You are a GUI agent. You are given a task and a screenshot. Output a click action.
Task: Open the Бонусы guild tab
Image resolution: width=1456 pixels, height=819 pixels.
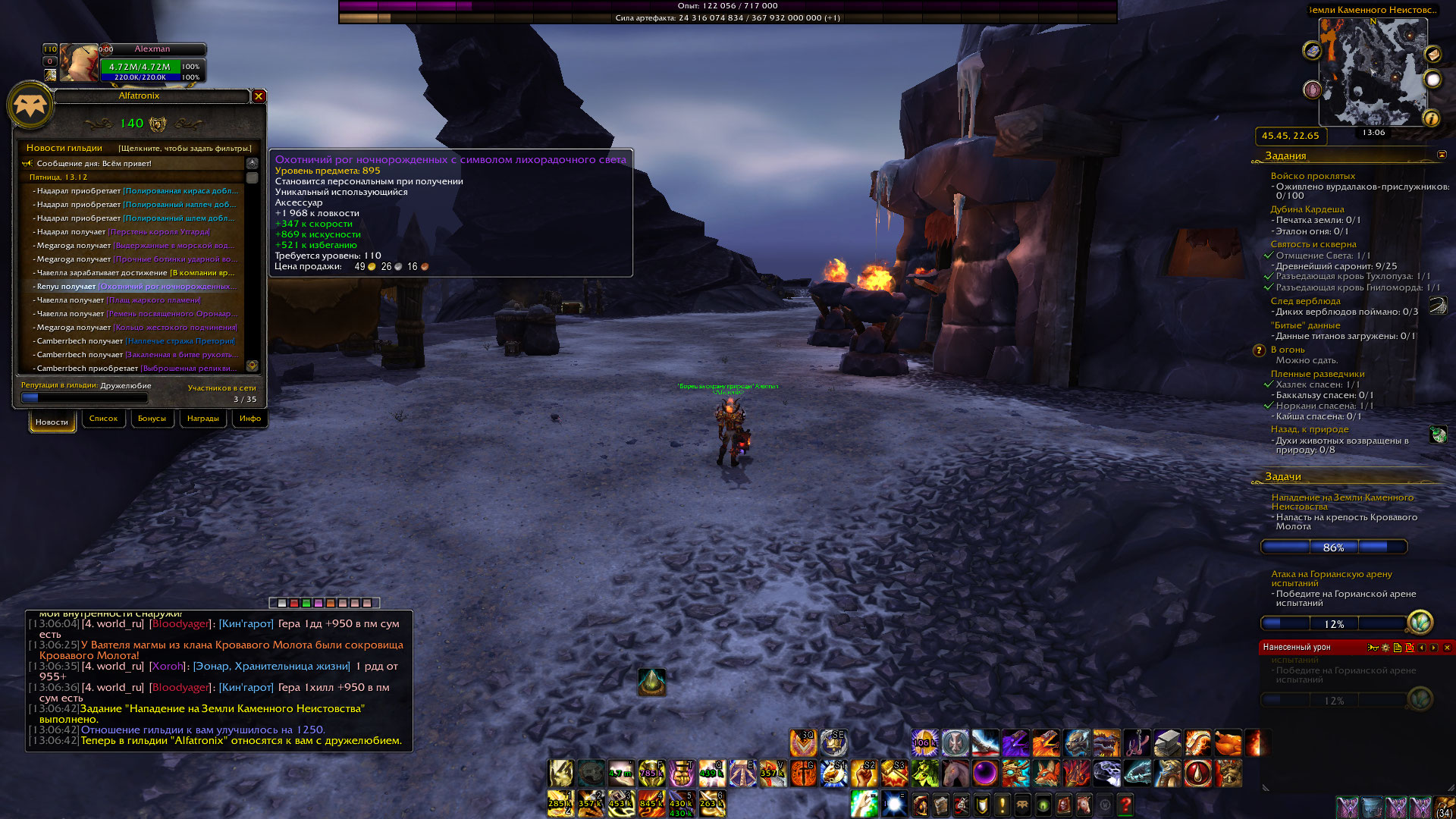pyautogui.click(x=152, y=419)
